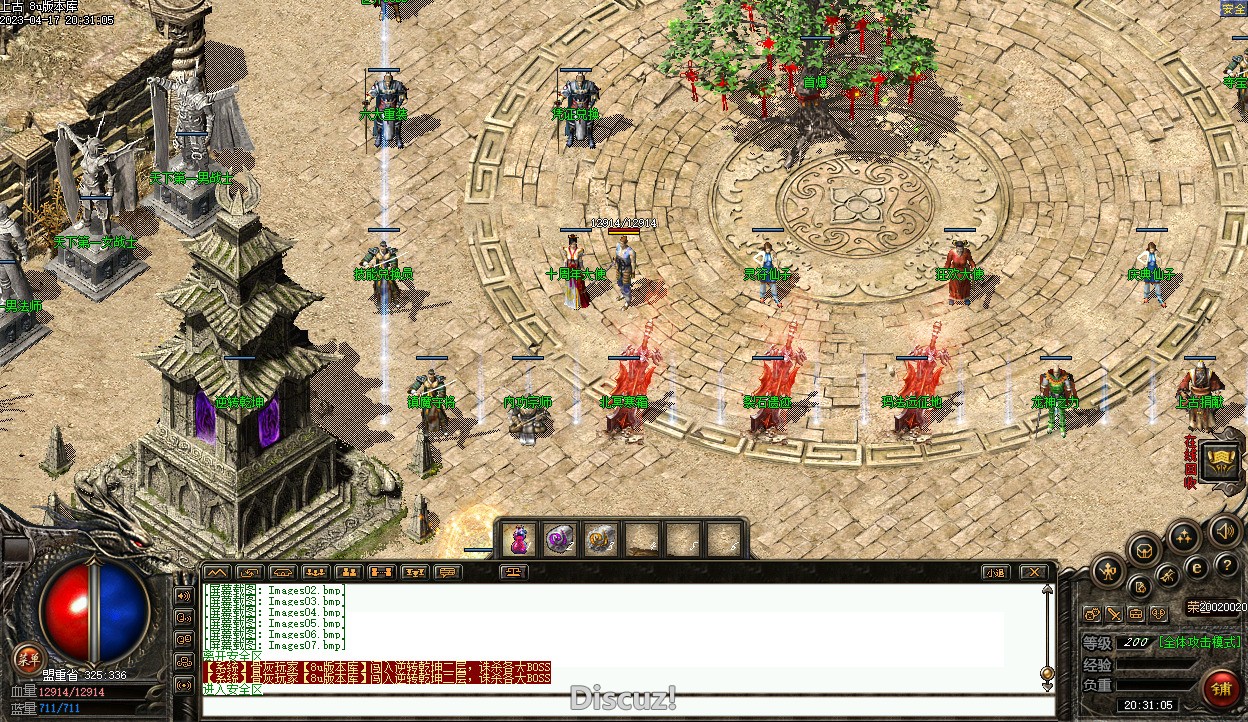Click the chat channel speaker icon beside the chat

pyautogui.click(x=184, y=596)
